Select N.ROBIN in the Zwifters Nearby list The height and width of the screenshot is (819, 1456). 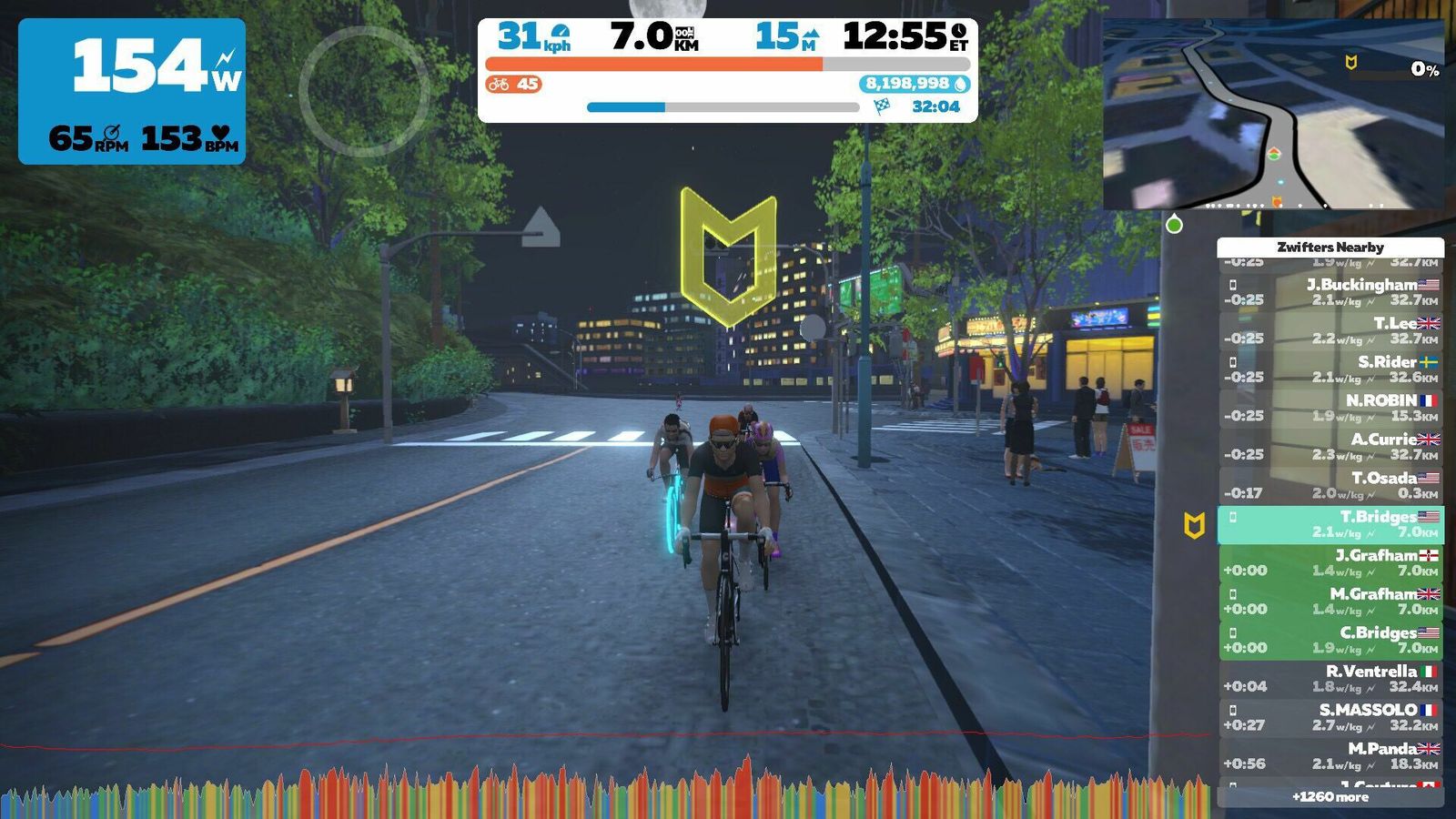[1330, 408]
